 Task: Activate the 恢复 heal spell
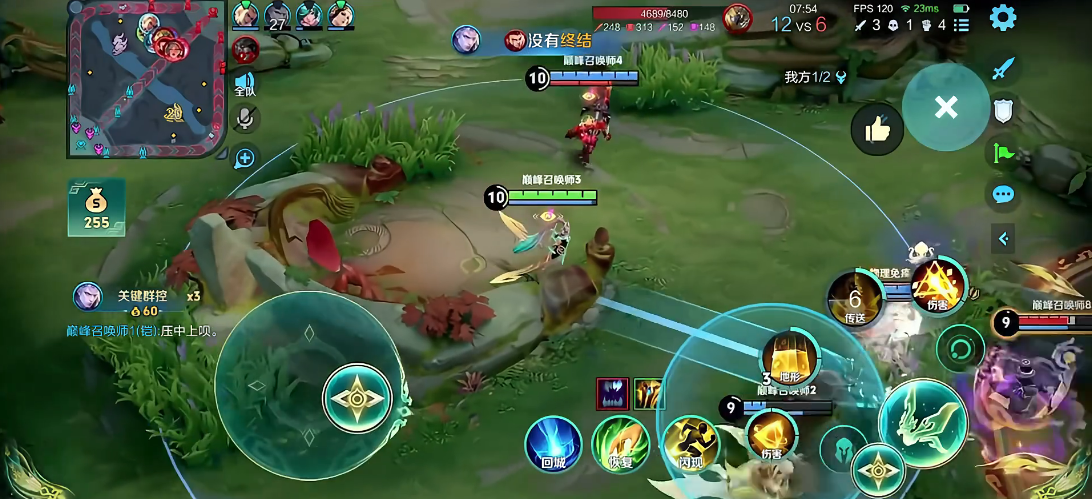pyautogui.click(x=619, y=443)
